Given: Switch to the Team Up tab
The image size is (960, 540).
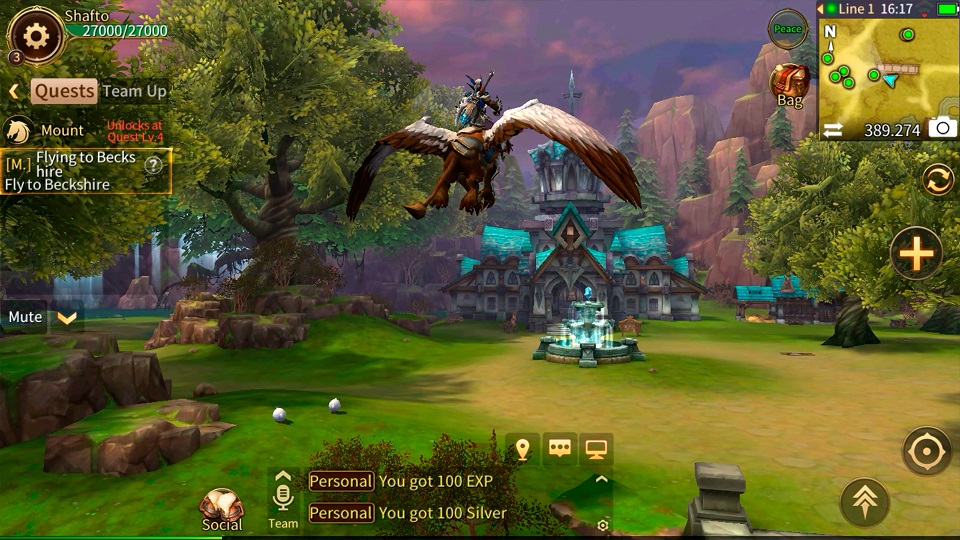Looking at the screenshot, I should [134, 91].
